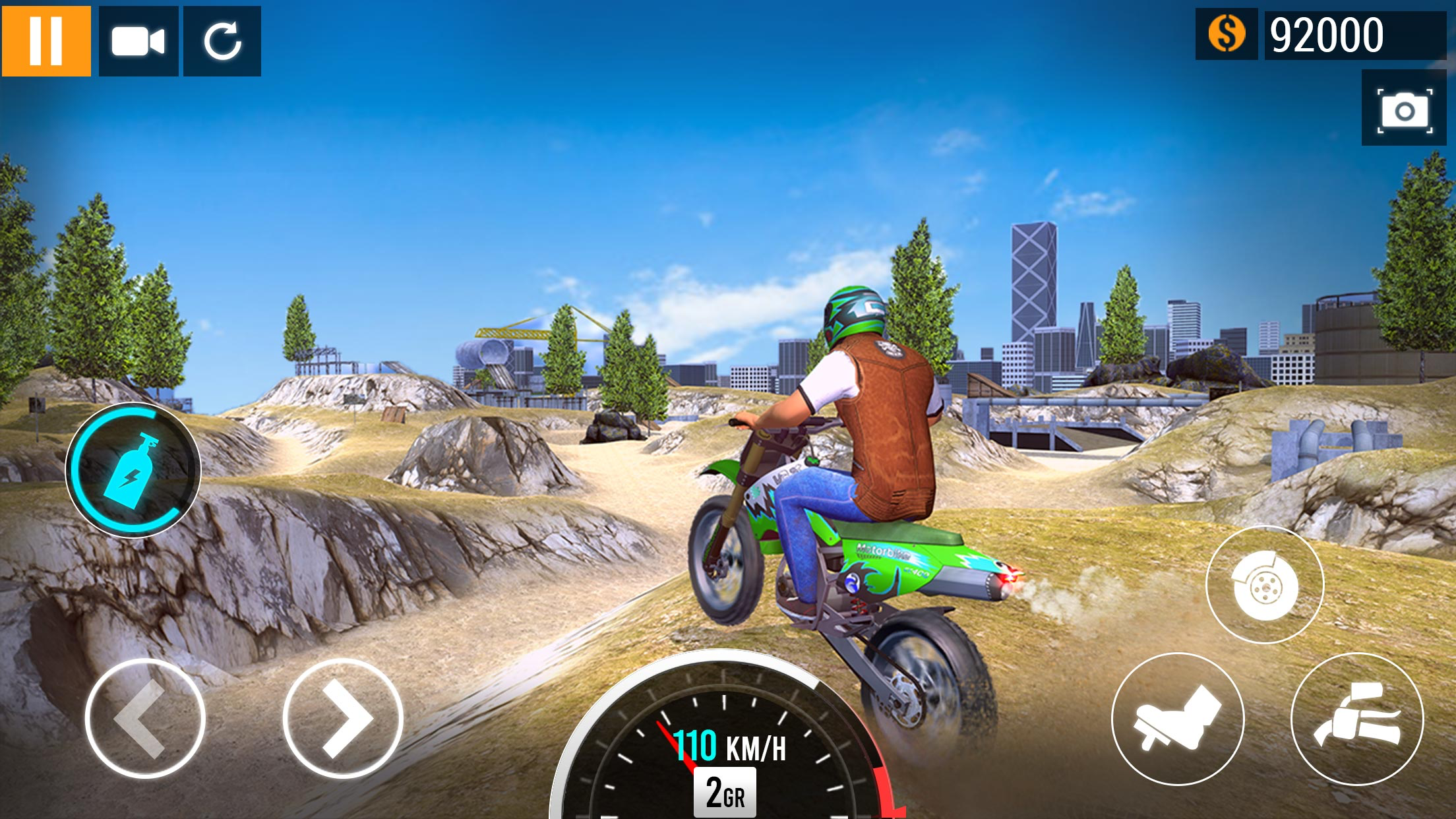Steer left with the left arrow button
1456x819 pixels.
click(145, 718)
